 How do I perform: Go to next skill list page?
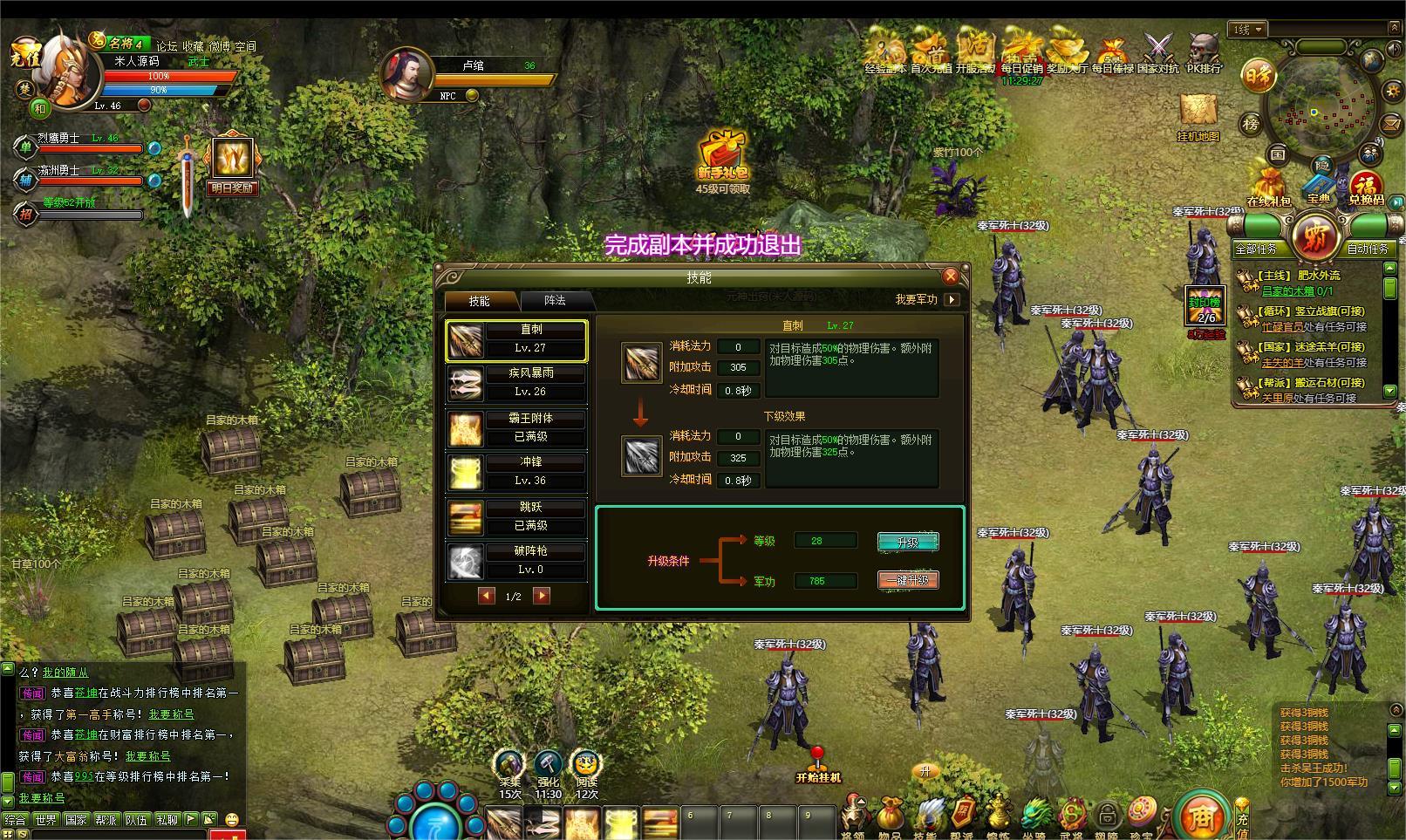coord(542,596)
